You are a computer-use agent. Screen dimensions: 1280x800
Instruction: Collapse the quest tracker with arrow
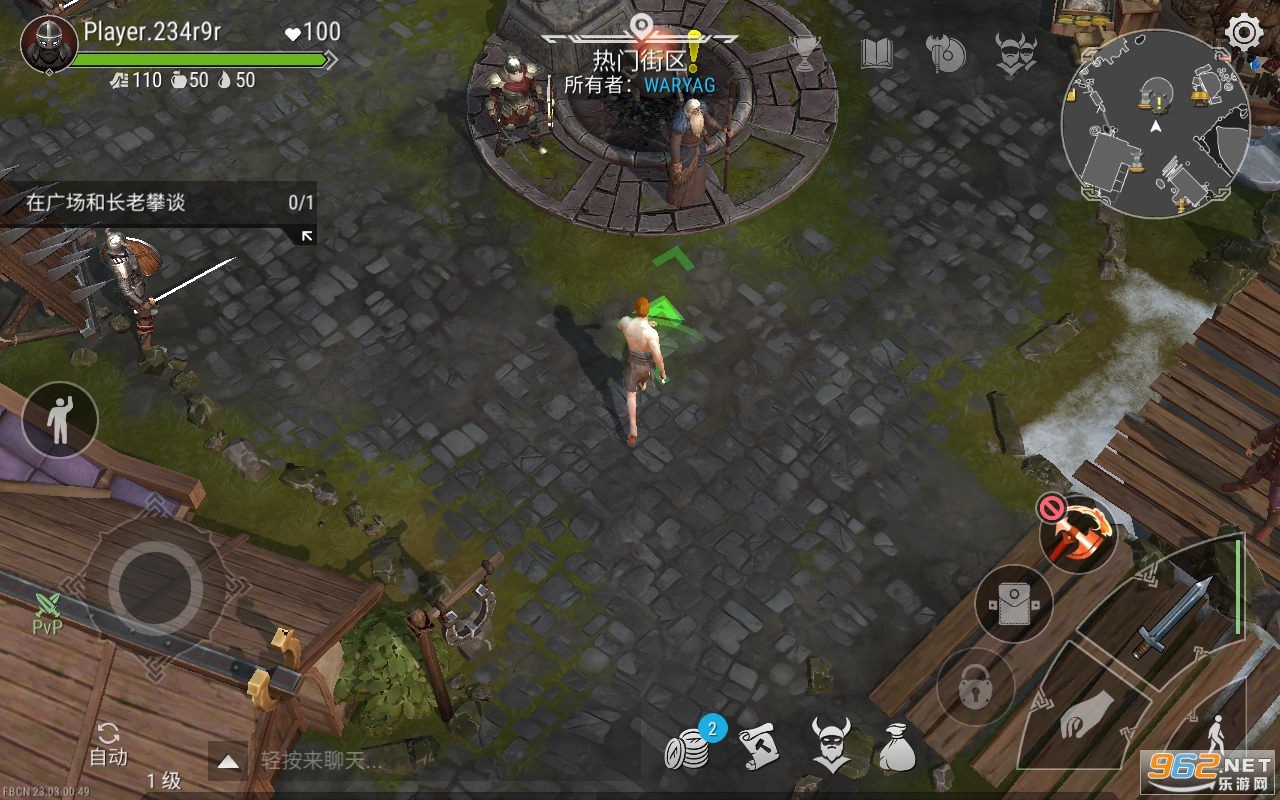307,236
